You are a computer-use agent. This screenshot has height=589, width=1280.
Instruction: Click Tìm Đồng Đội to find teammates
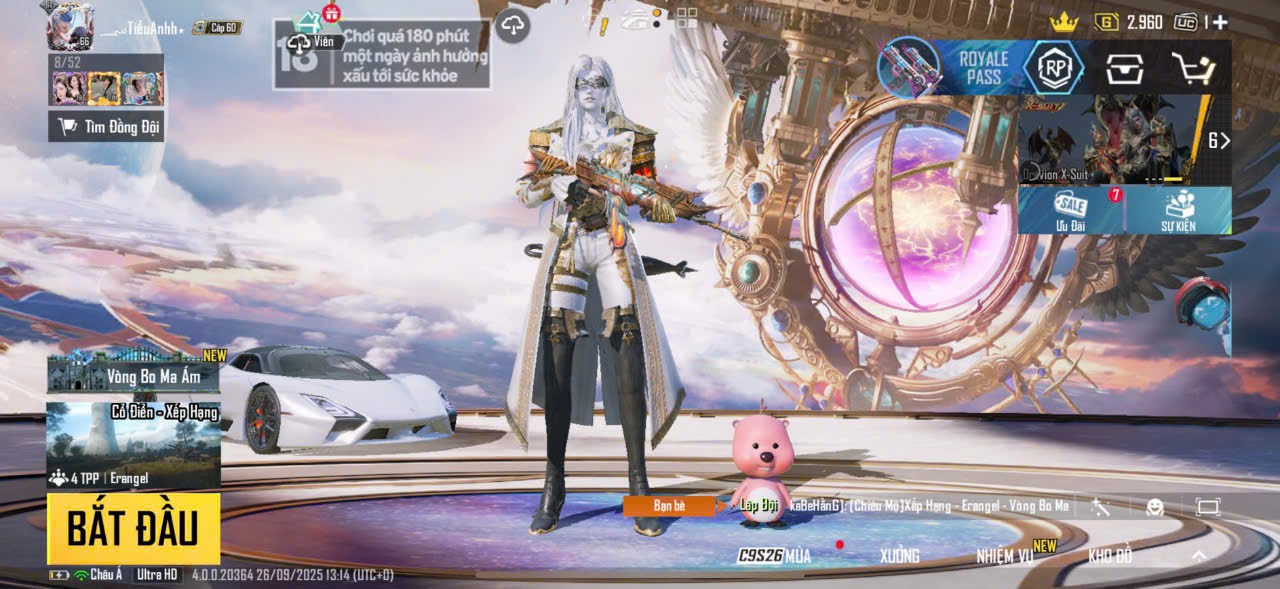[x=106, y=126]
